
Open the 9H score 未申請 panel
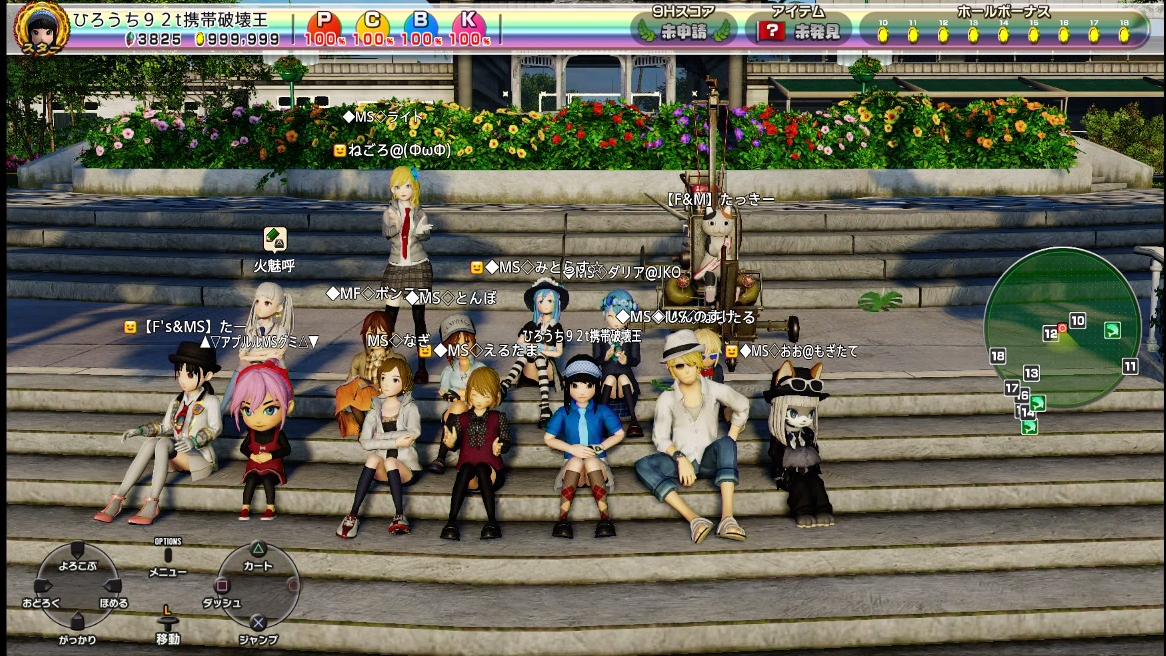click(x=683, y=30)
